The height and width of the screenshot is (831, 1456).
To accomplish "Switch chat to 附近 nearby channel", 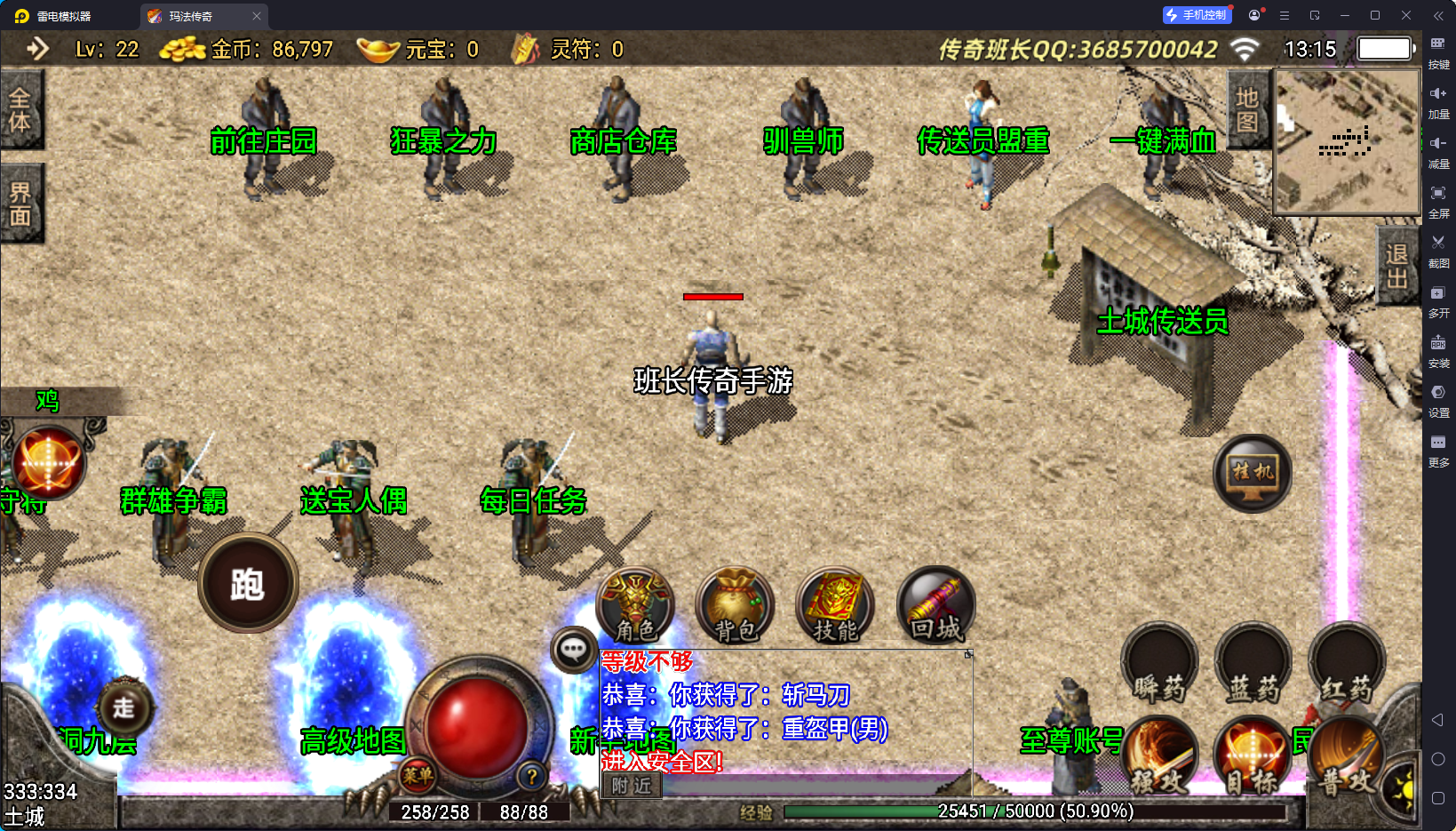I will 632,786.
